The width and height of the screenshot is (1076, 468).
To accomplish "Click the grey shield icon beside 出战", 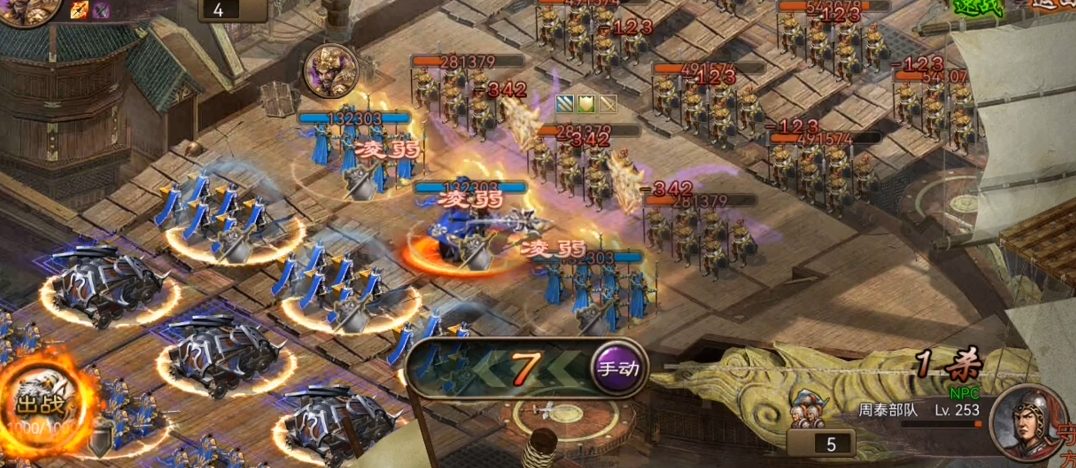I will [101, 440].
